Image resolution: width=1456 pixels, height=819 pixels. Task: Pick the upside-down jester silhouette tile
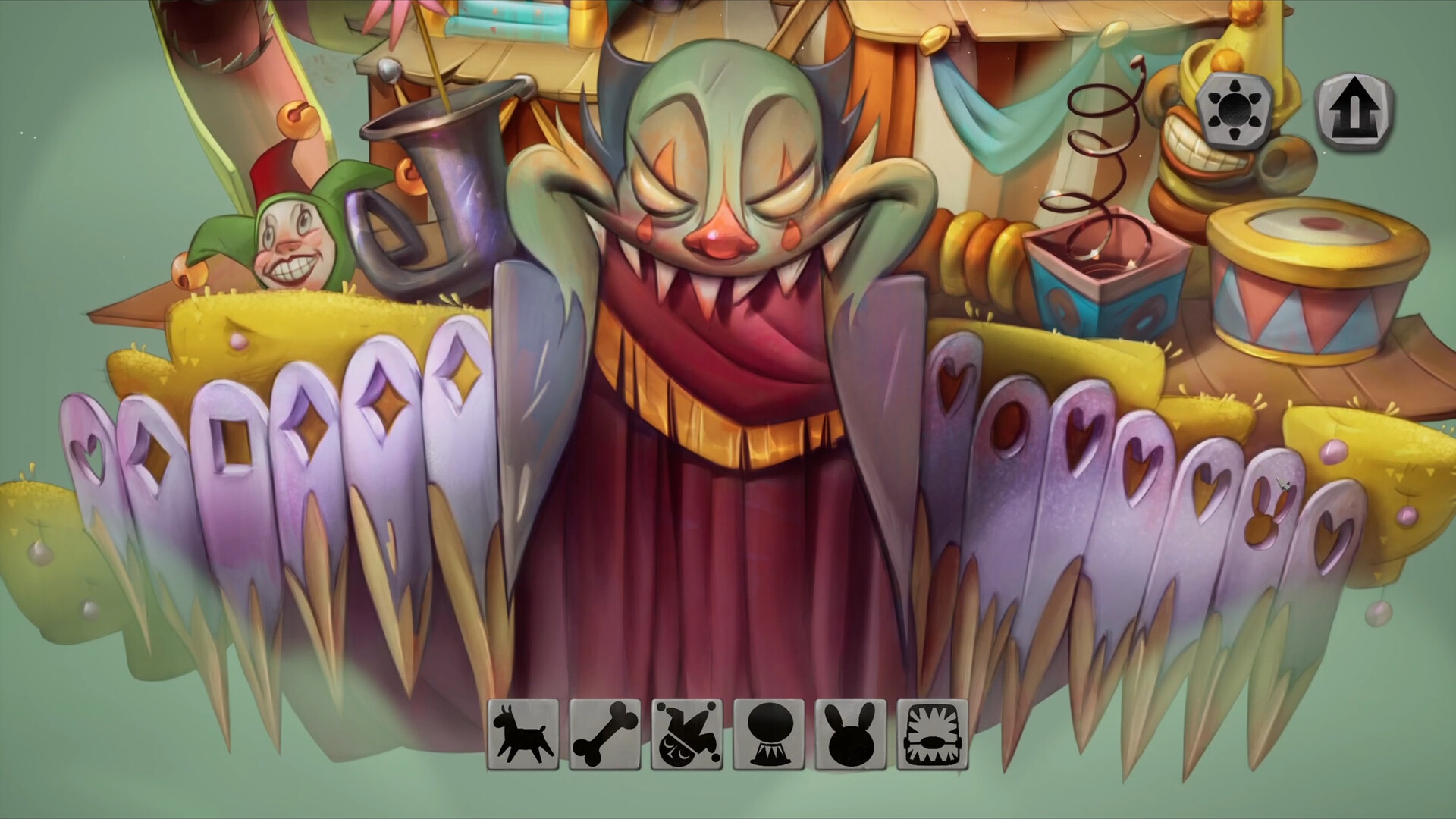tap(687, 735)
